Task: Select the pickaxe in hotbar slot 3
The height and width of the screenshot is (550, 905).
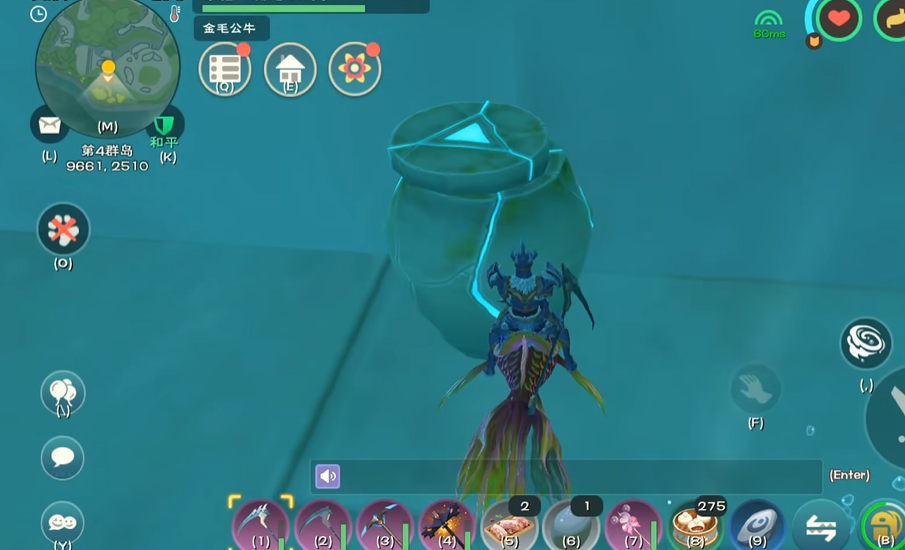Action: pyautogui.click(x=385, y=524)
